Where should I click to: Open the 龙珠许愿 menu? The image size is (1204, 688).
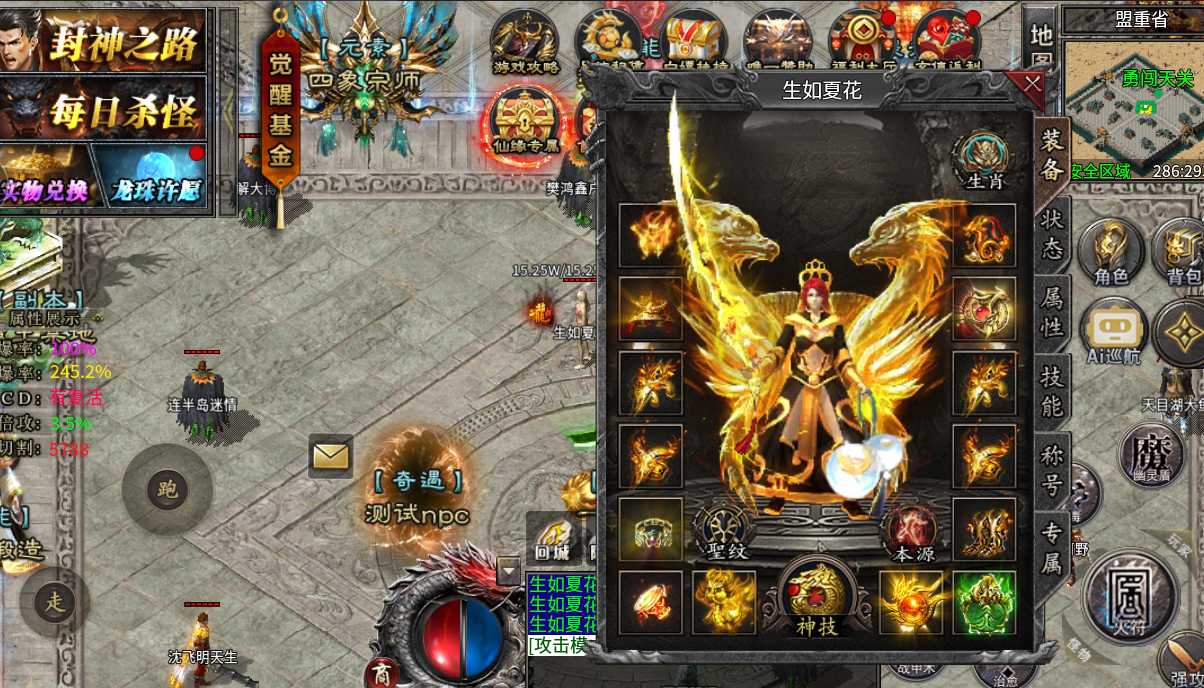(152, 178)
